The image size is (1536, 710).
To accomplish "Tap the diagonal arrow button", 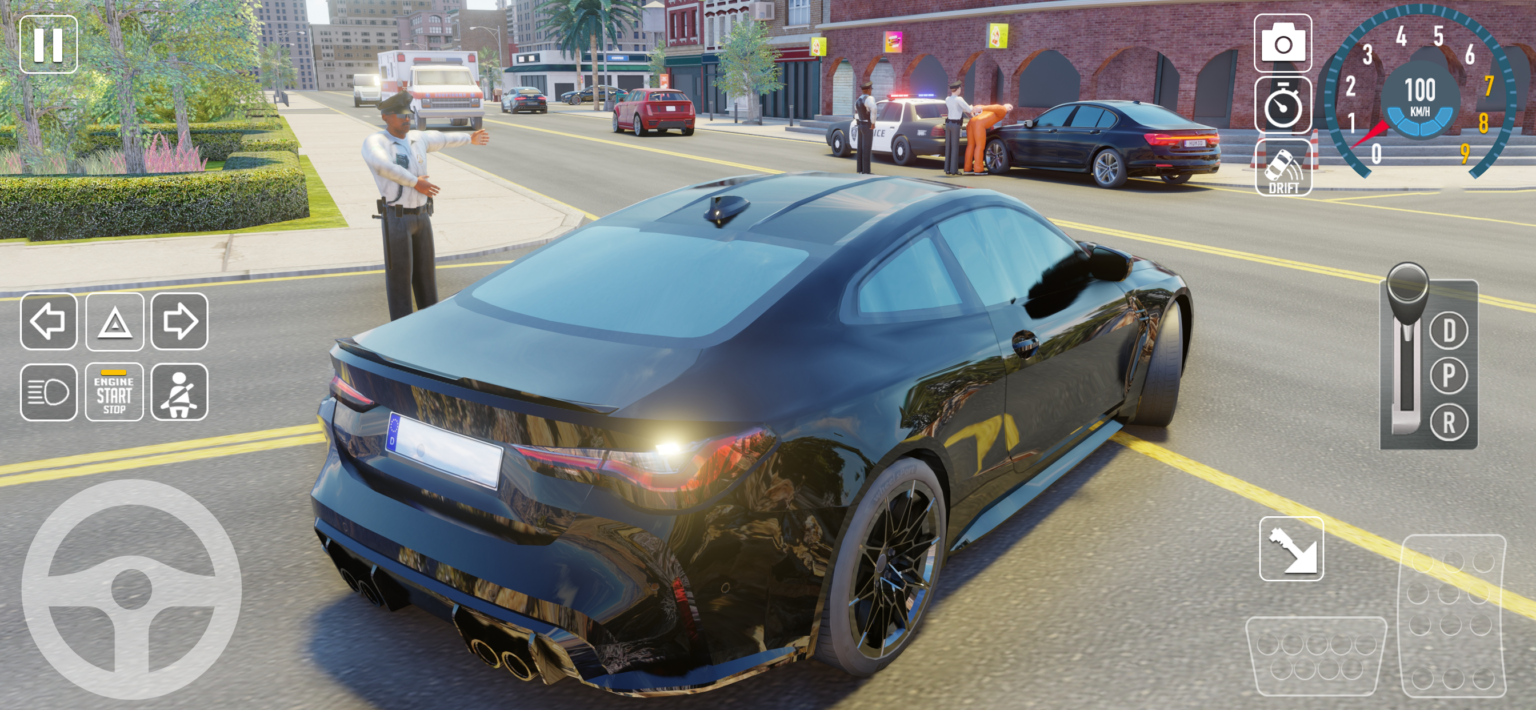I will (1291, 549).
